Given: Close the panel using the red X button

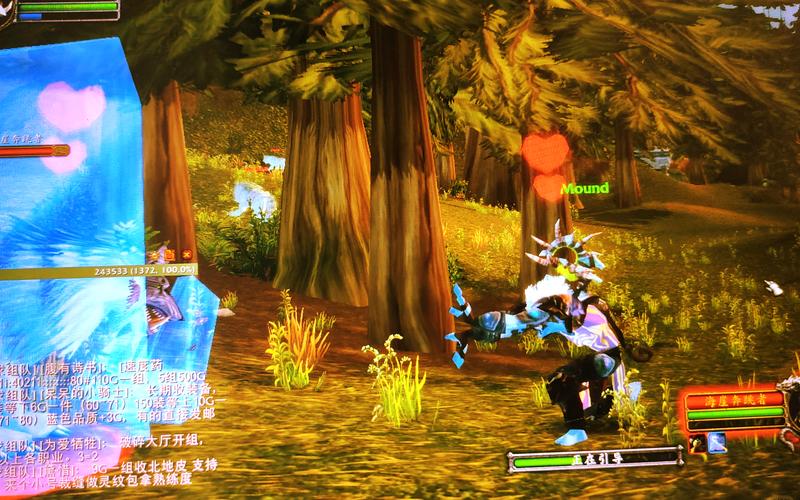Looking at the screenshot, I should click(x=187, y=256).
